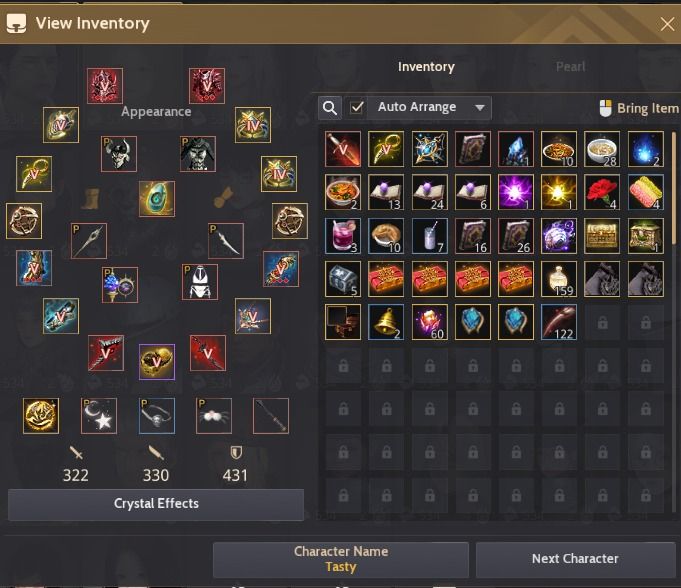
Task: Select the item stack showing 122
Action: (x=558, y=322)
